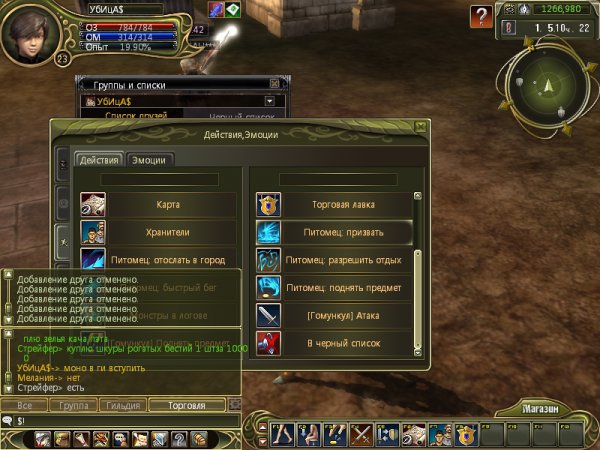600x450 pixels.
Task: Click the В черный список action
Action: point(333,344)
